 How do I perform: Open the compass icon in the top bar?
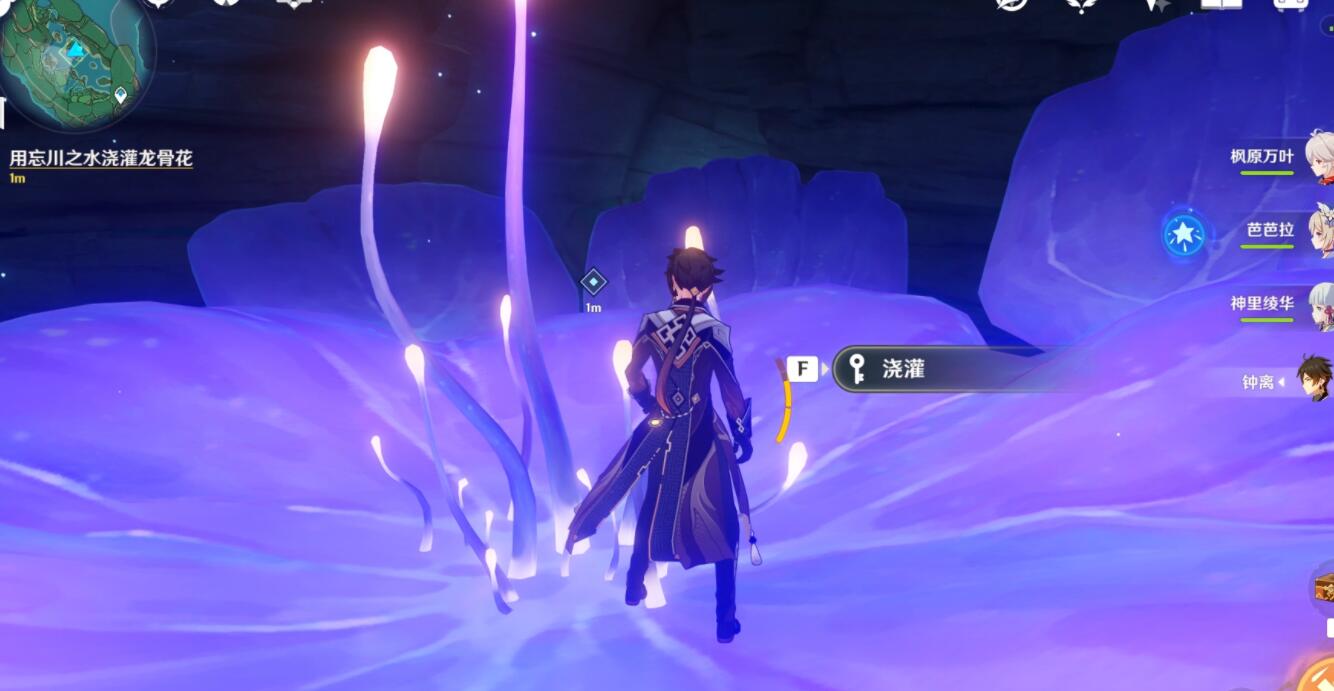tap(1011, 4)
